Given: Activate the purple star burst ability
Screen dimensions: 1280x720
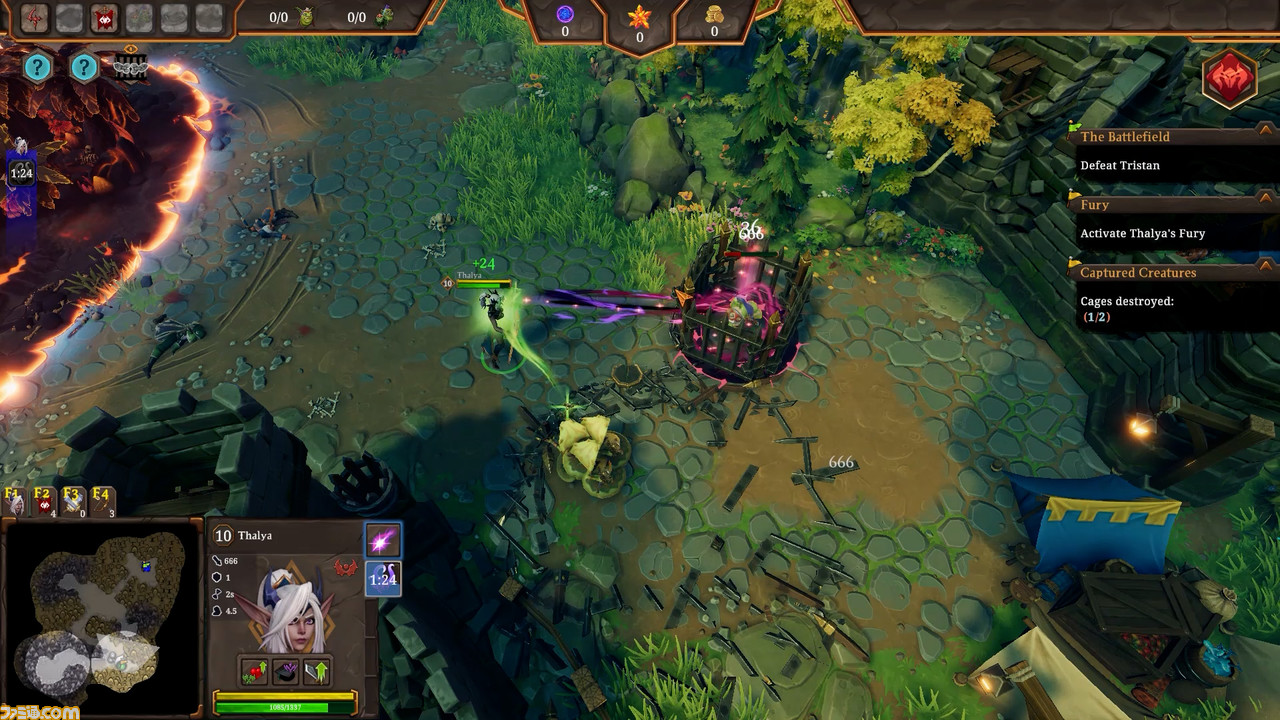Looking at the screenshot, I should 382,541.
